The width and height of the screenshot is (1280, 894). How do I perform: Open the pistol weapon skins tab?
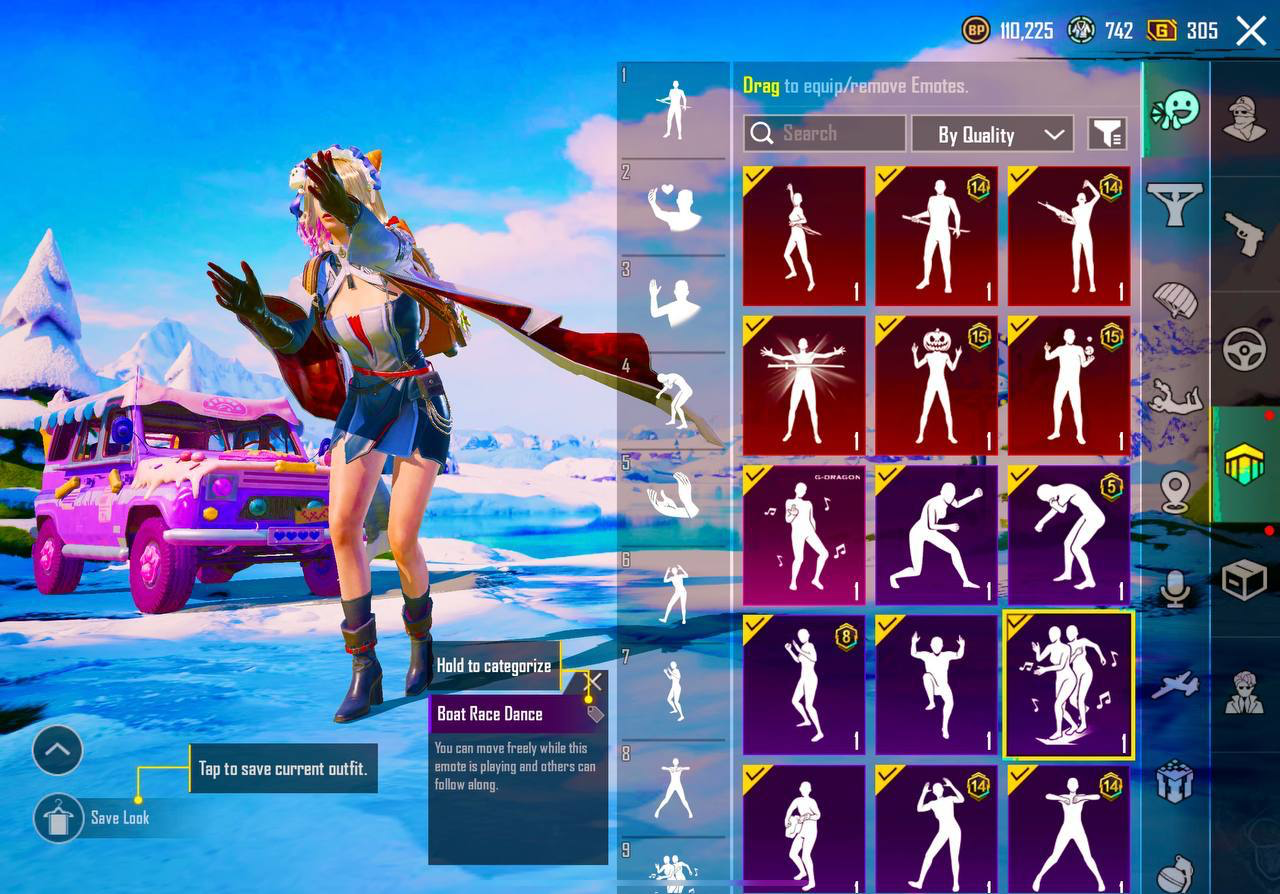pos(1244,235)
